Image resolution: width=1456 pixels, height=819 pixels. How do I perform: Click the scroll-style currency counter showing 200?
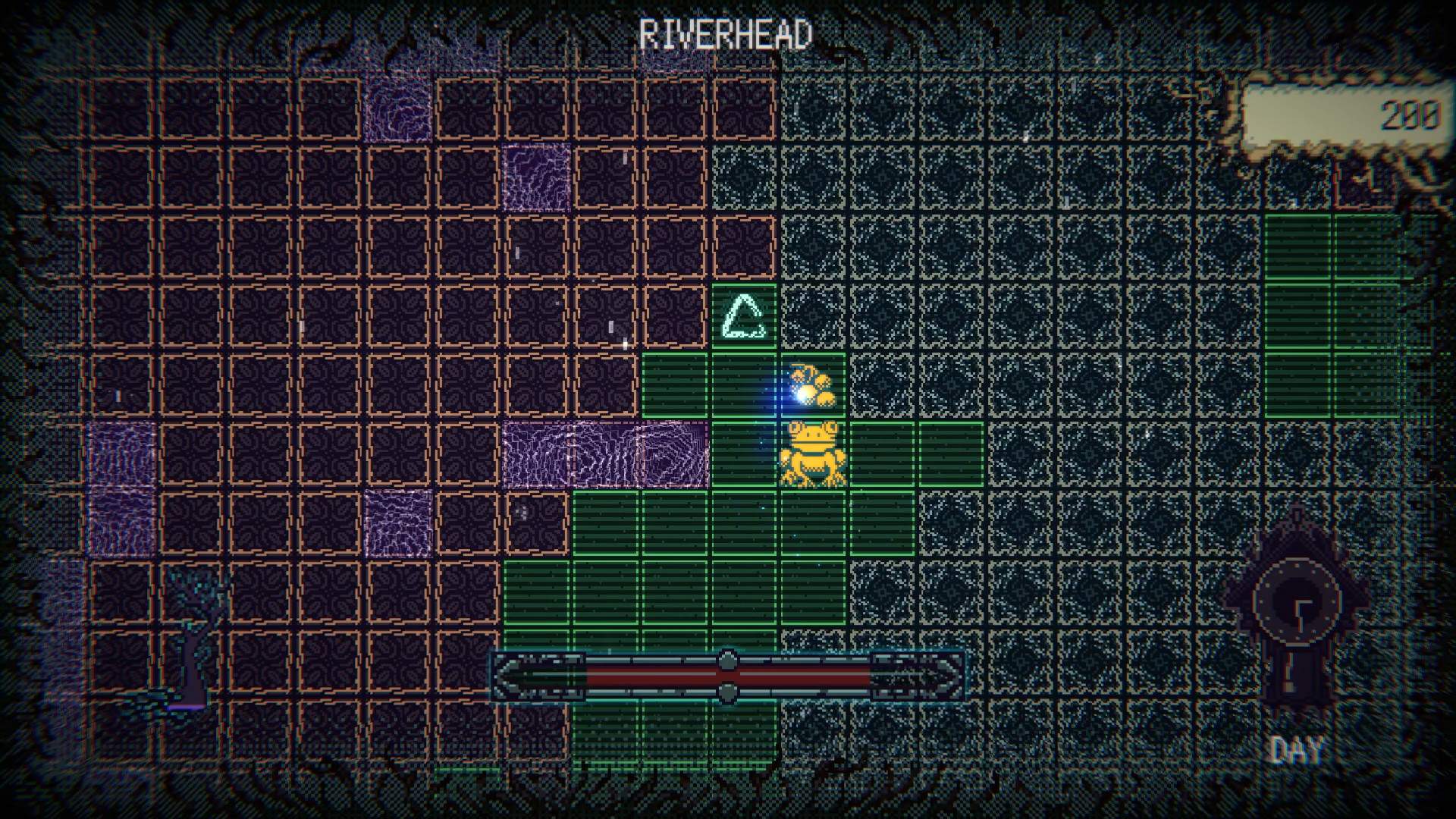[1346, 114]
